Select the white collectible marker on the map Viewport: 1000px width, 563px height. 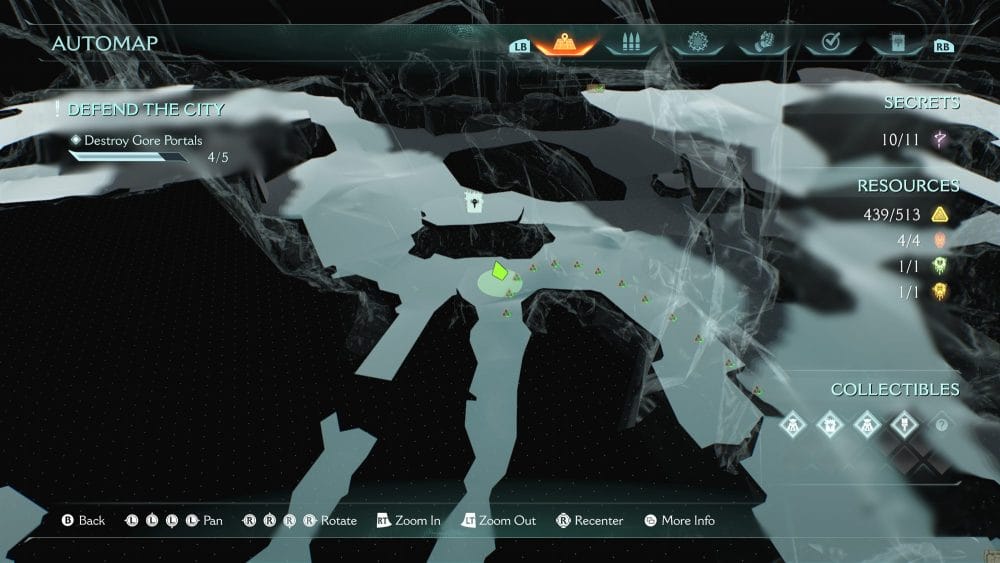tap(472, 201)
